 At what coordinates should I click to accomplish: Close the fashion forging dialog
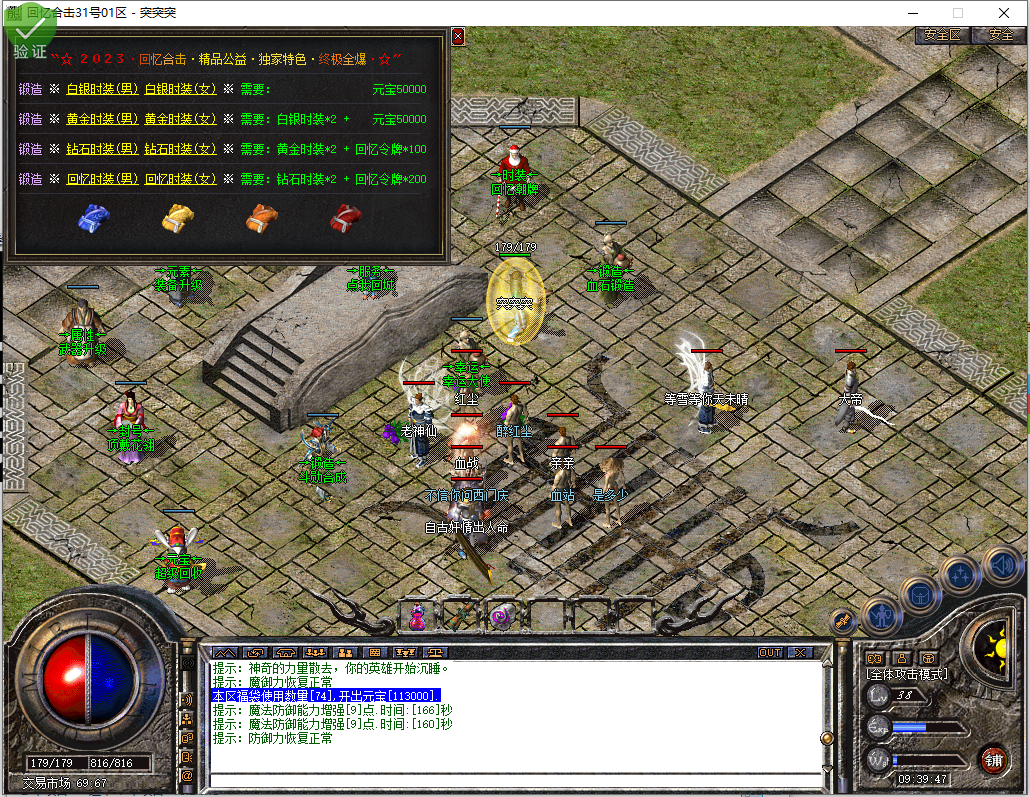tap(458, 36)
